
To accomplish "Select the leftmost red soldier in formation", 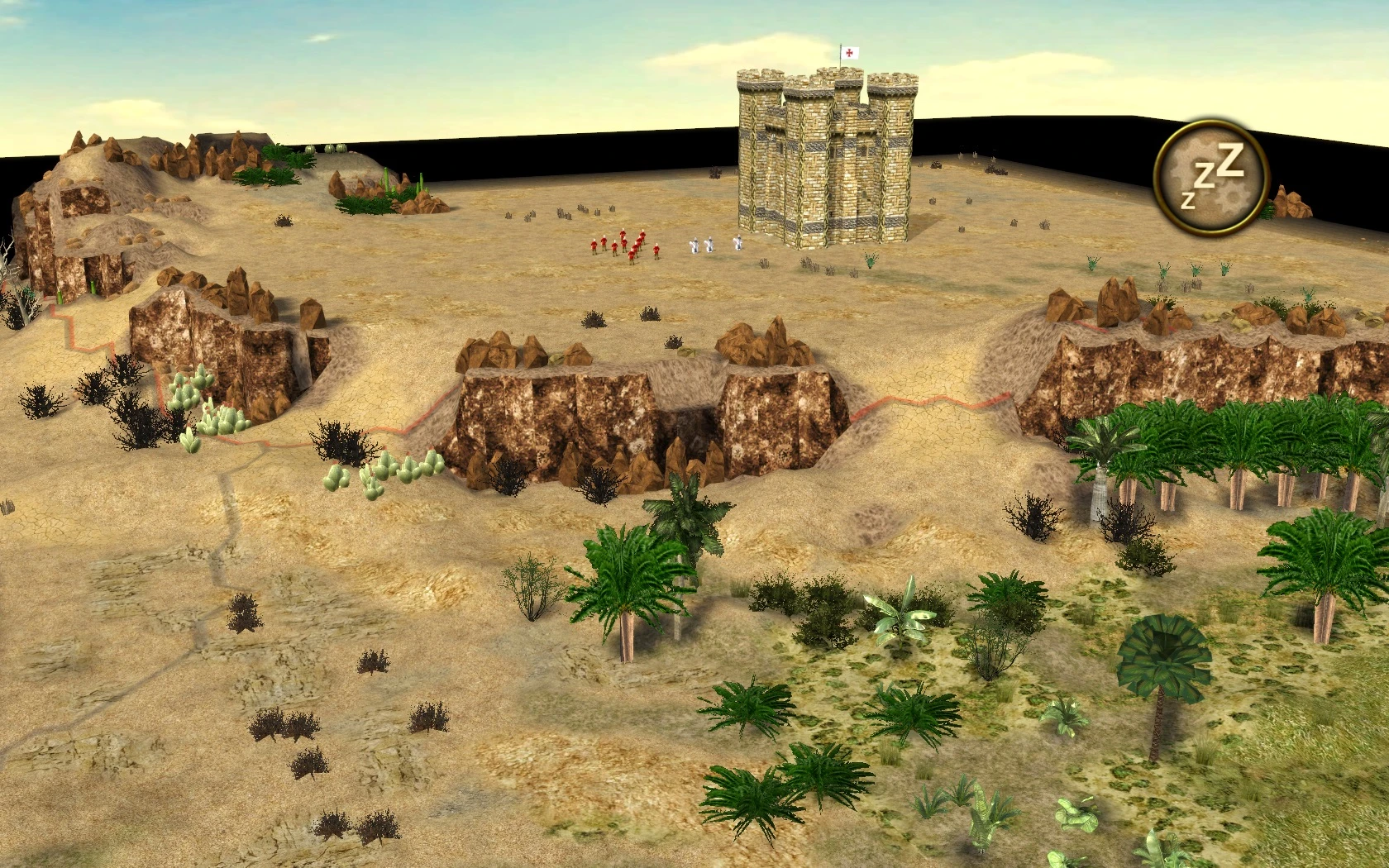I will click(594, 248).
